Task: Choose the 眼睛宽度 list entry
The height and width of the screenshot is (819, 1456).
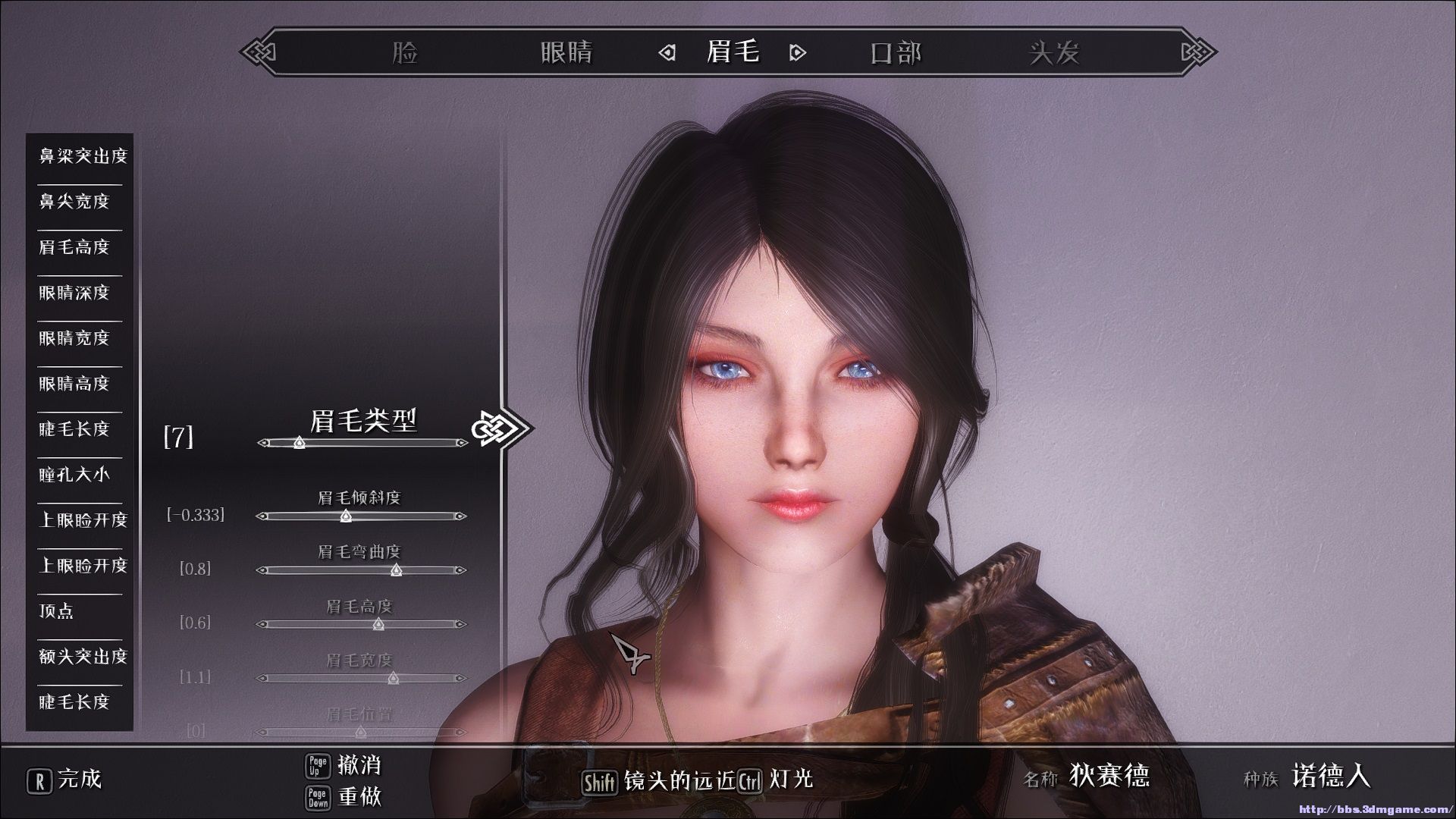Action: tap(74, 338)
